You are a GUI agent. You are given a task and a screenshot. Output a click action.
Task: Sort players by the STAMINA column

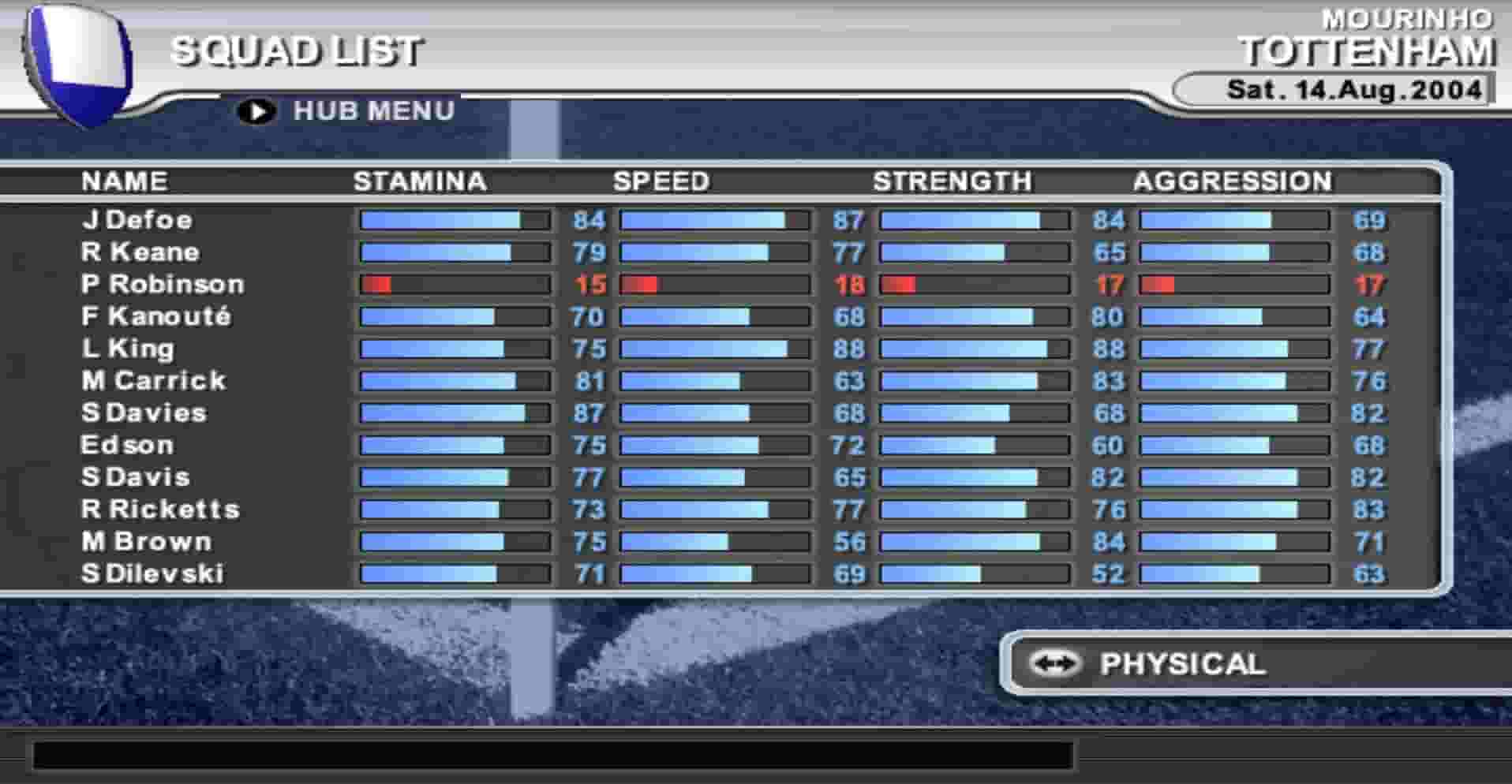point(419,181)
